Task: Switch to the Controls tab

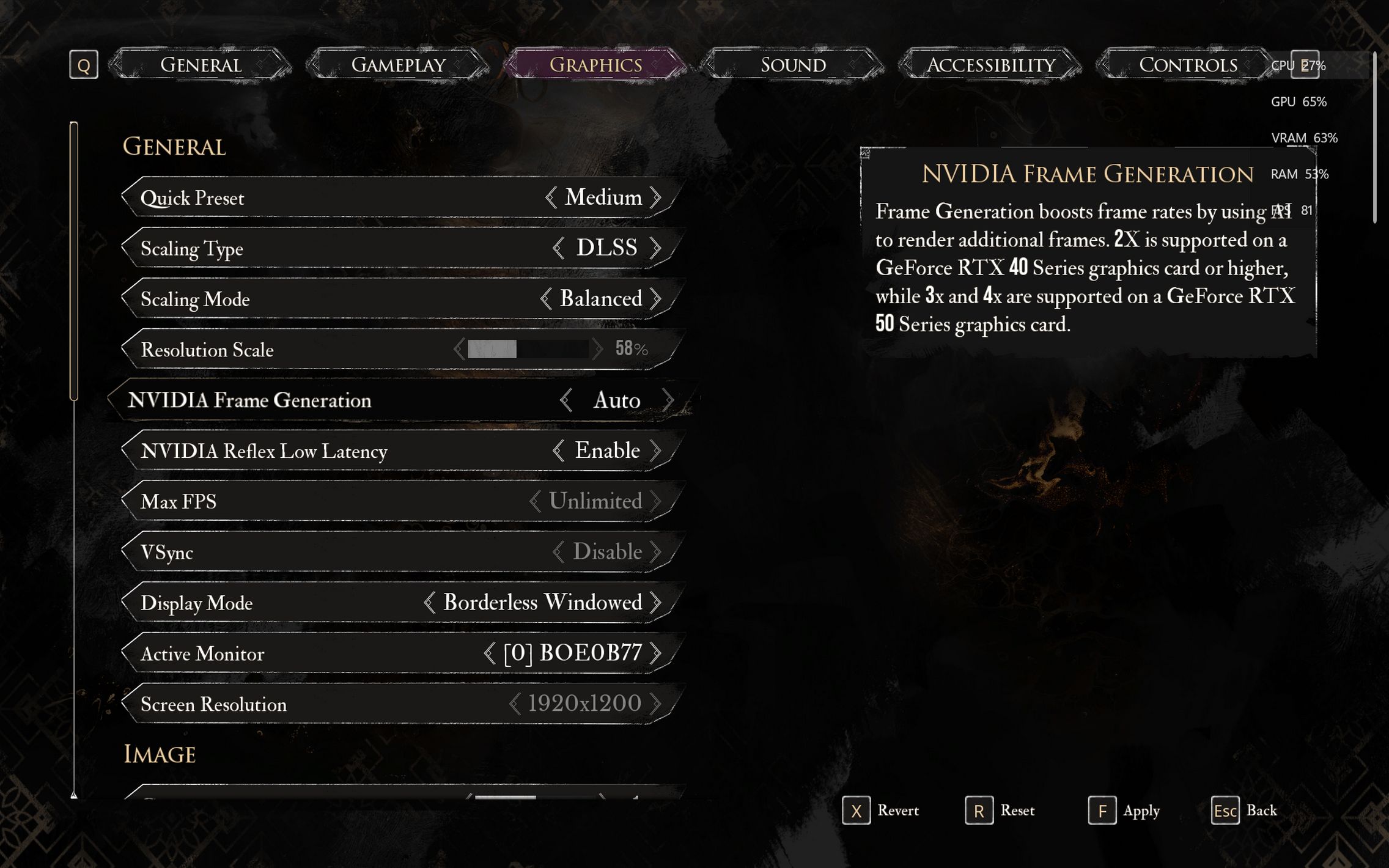Action: [1187, 65]
